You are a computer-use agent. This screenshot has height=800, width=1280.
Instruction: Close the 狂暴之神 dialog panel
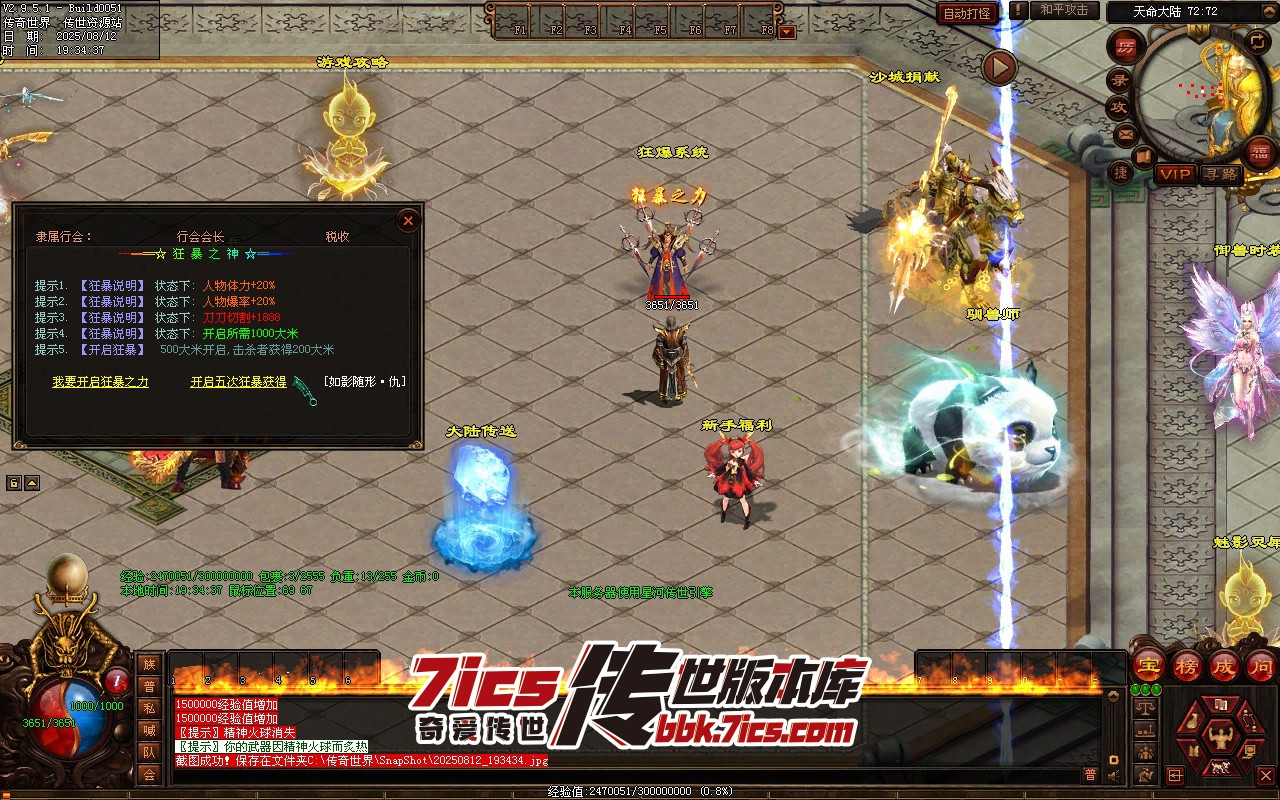pos(408,220)
